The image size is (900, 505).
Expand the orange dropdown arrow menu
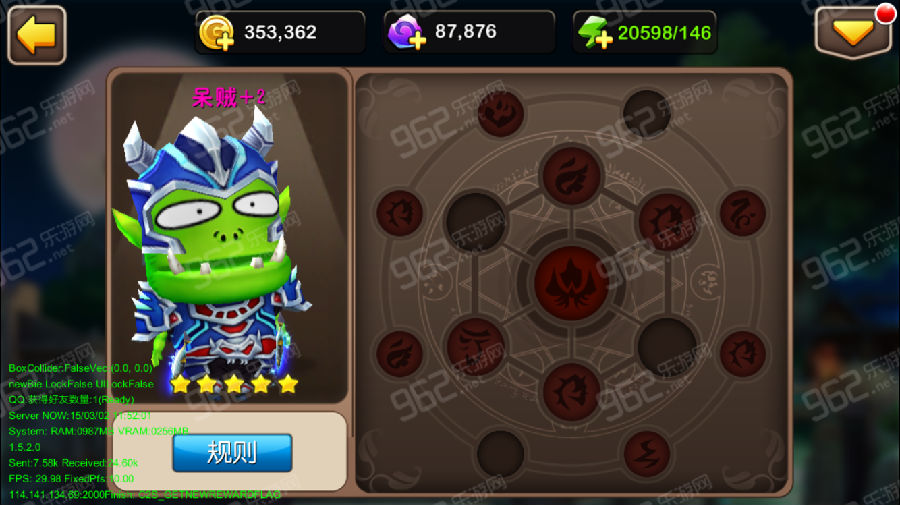coord(853,34)
